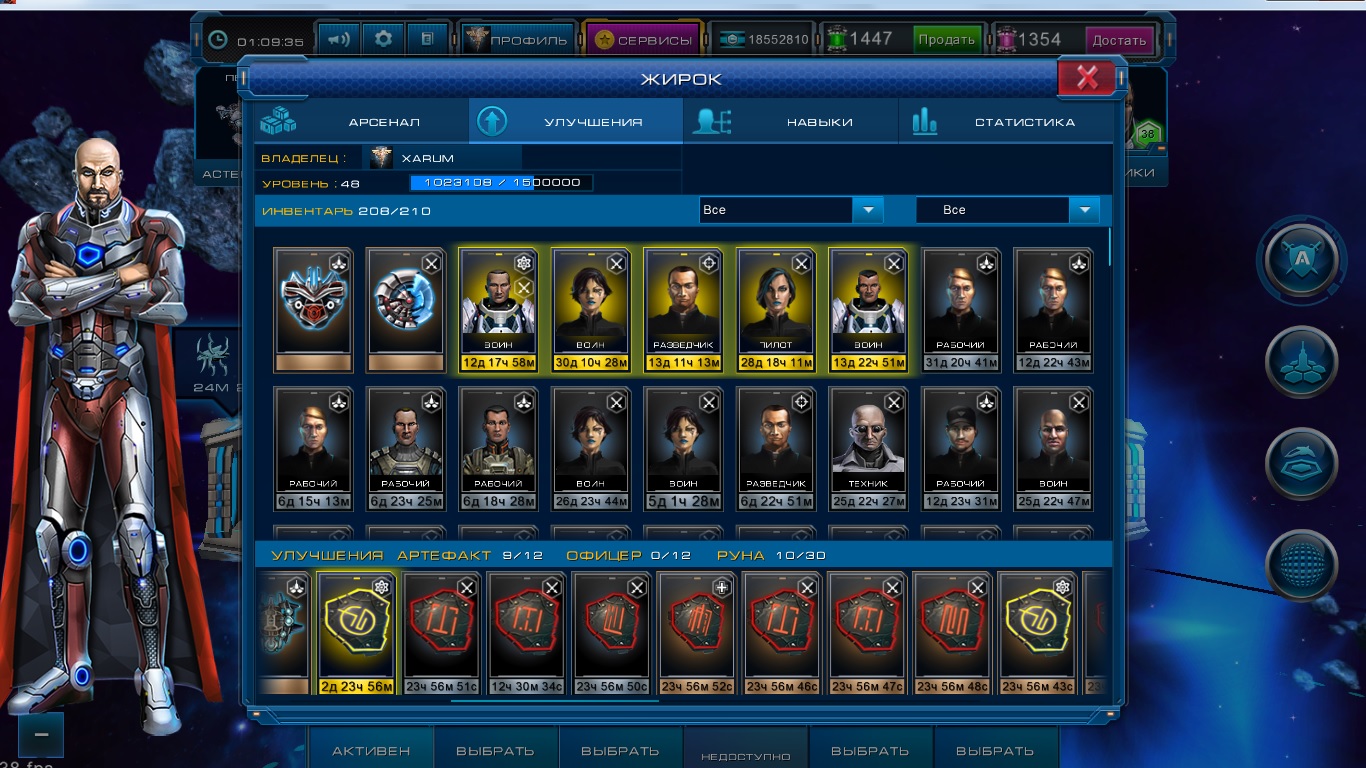The image size is (1366, 768).
Task: Click the minus collapse button
Action: tap(41, 734)
